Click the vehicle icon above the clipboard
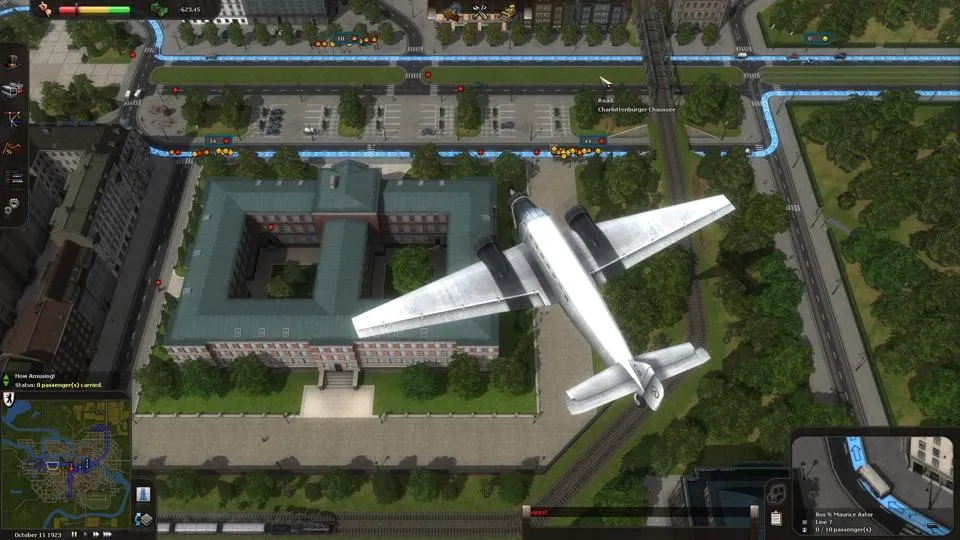Viewport: 960px width, 540px height. pyautogui.click(x=776, y=493)
